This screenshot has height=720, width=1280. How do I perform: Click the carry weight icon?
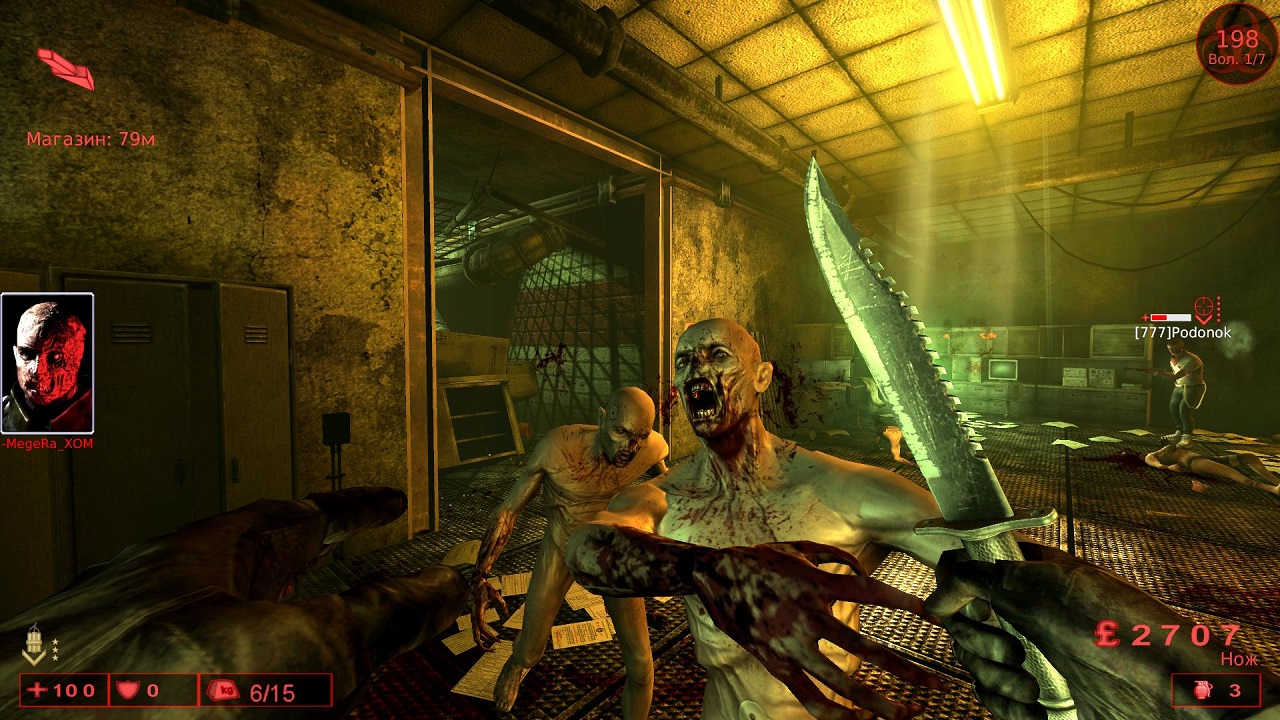point(222,691)
